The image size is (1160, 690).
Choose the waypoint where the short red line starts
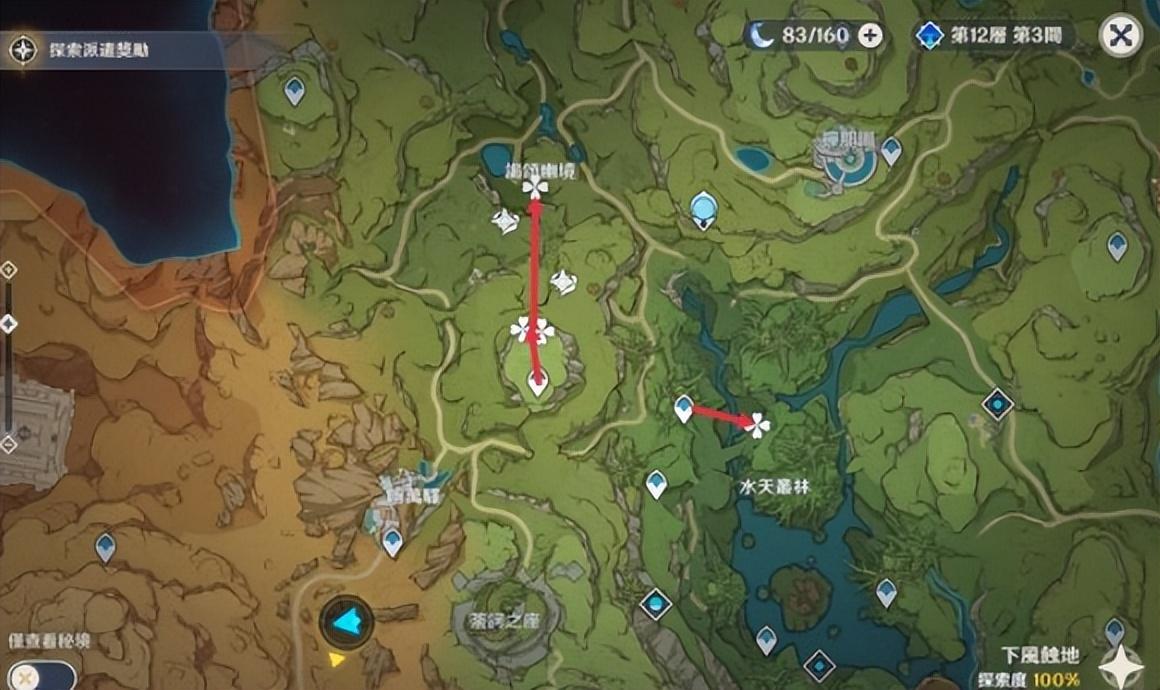pyautogui.click(x=684, y=407)
